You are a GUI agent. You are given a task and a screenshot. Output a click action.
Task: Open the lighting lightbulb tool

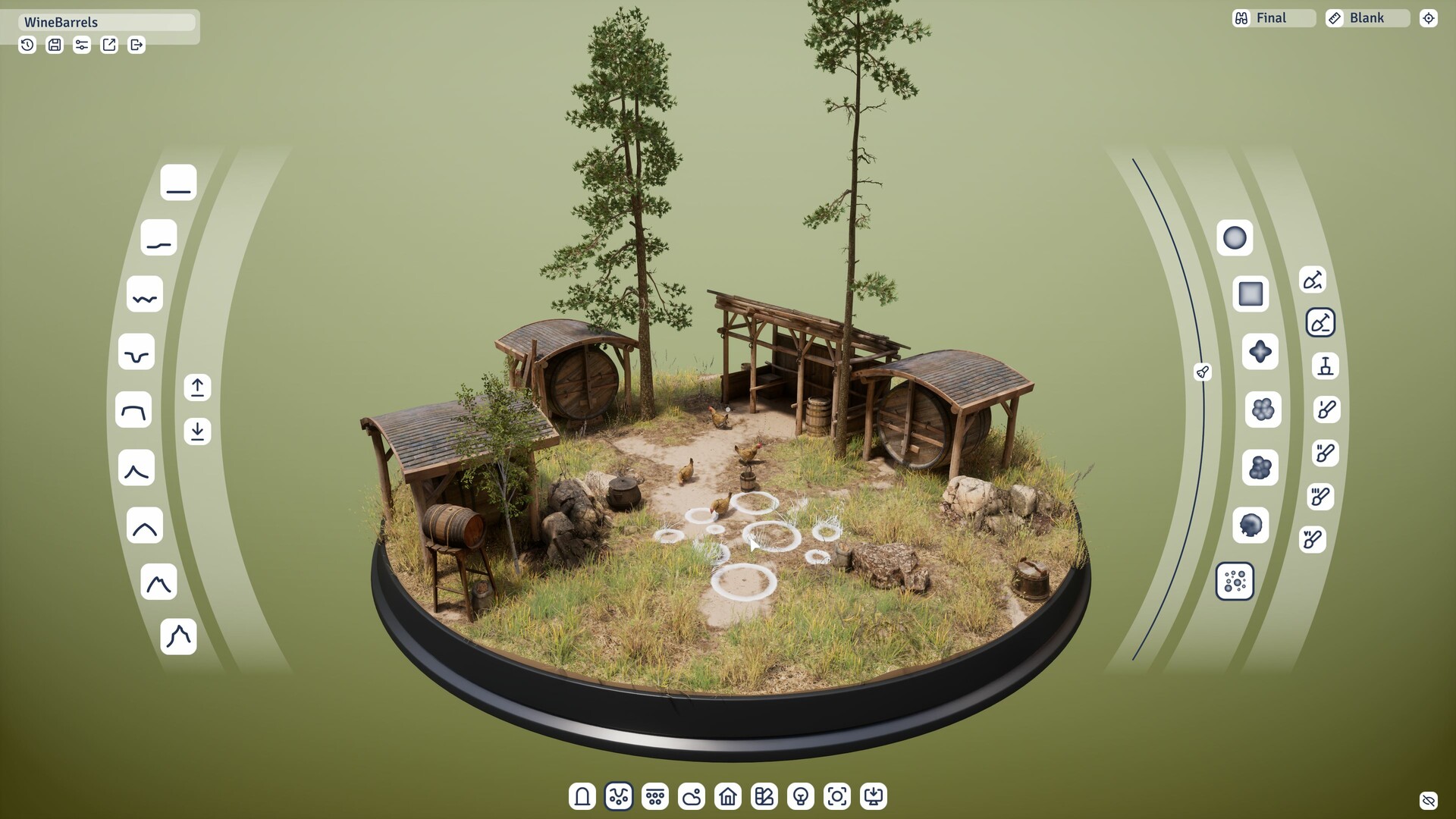(x=801, y=796)
